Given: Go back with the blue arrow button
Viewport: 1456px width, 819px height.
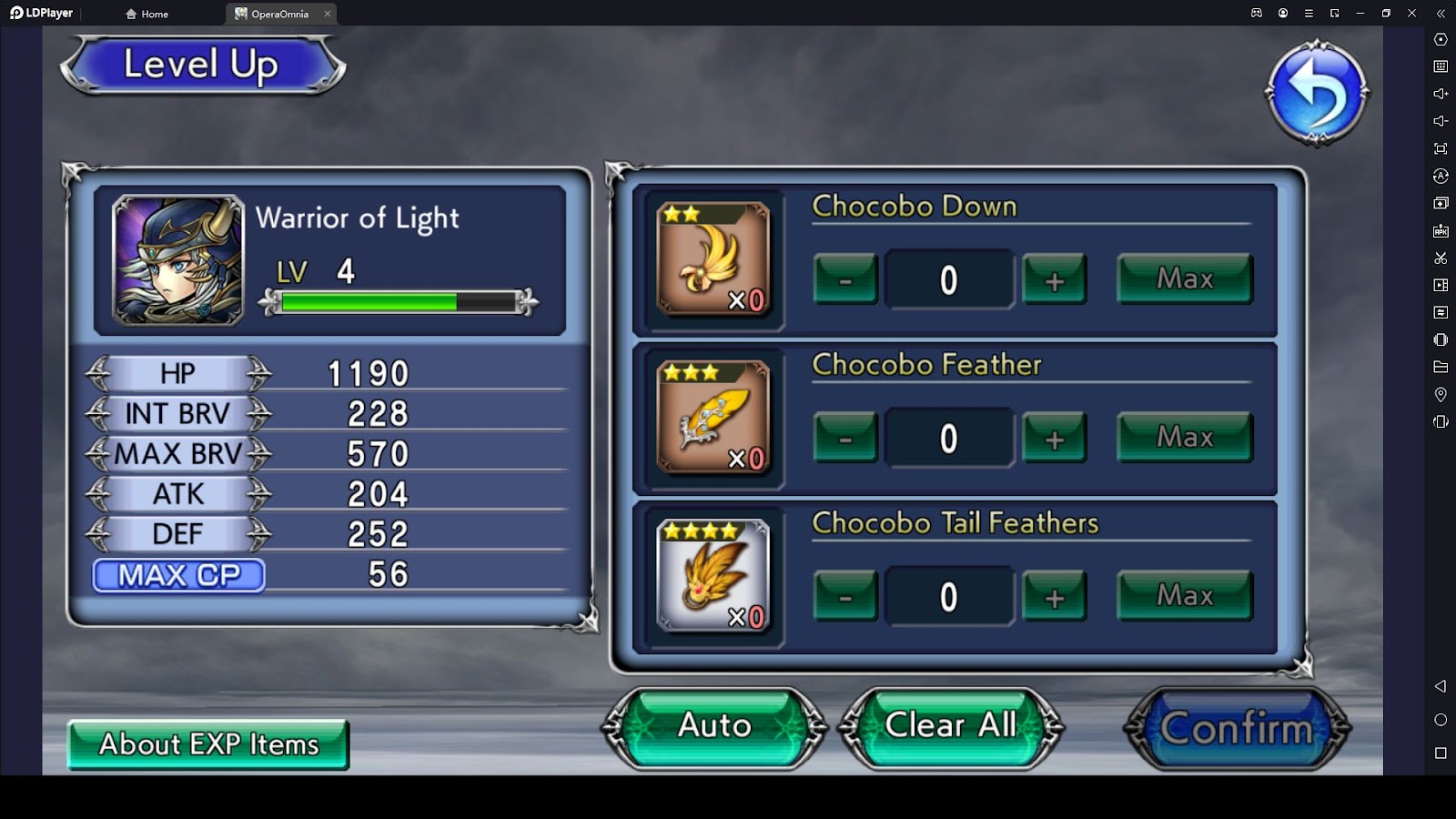Looking at the screenshot, I should click(1316, 93).
